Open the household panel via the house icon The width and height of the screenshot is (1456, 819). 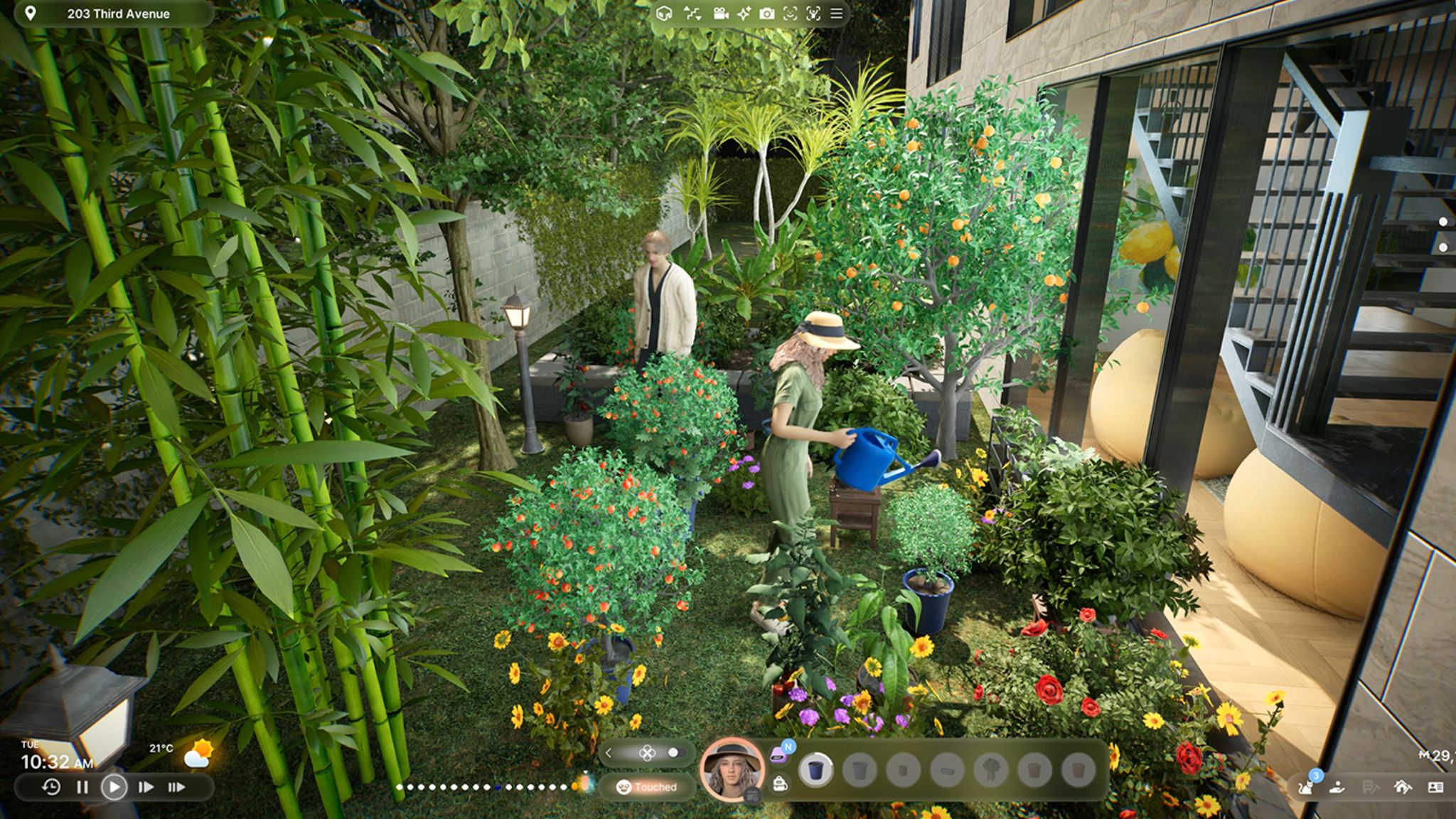click(x=1403, y=788)
